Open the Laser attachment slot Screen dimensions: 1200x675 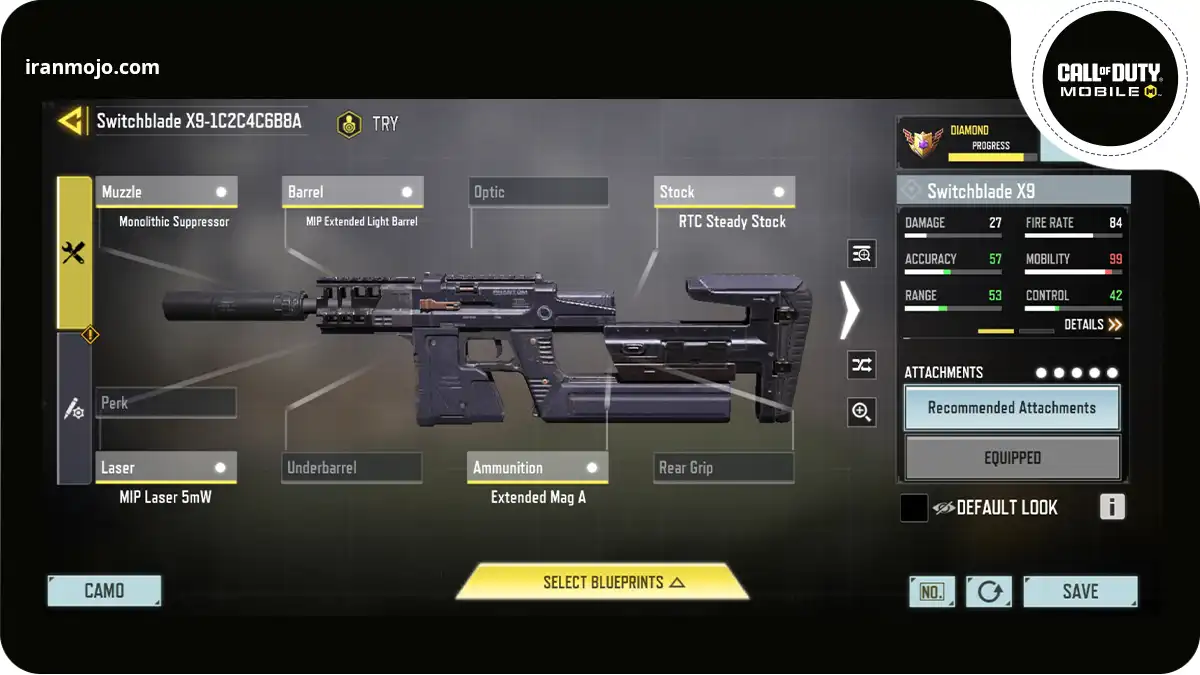pos(166,467)
